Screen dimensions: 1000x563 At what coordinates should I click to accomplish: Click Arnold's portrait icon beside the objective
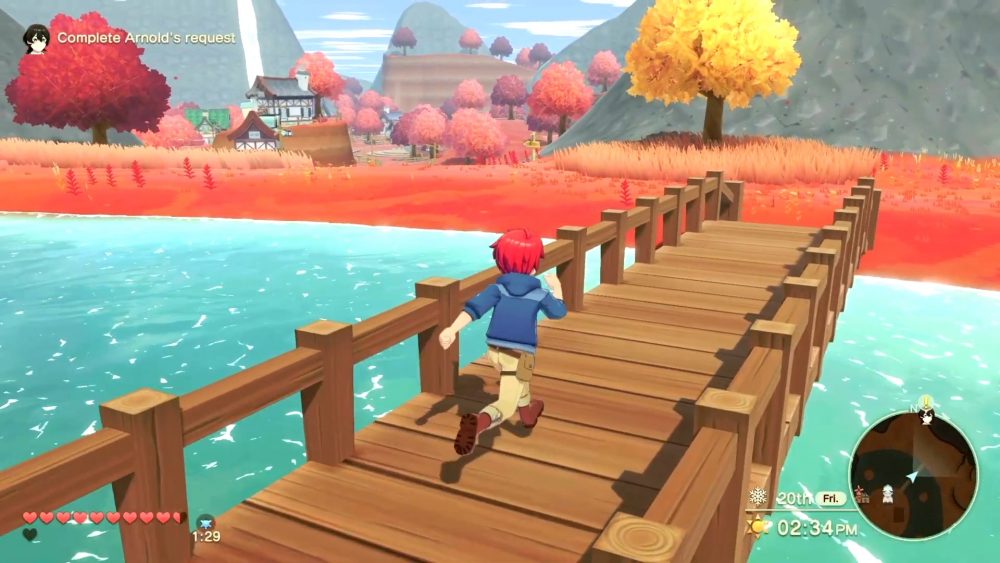tap(37, 38)
